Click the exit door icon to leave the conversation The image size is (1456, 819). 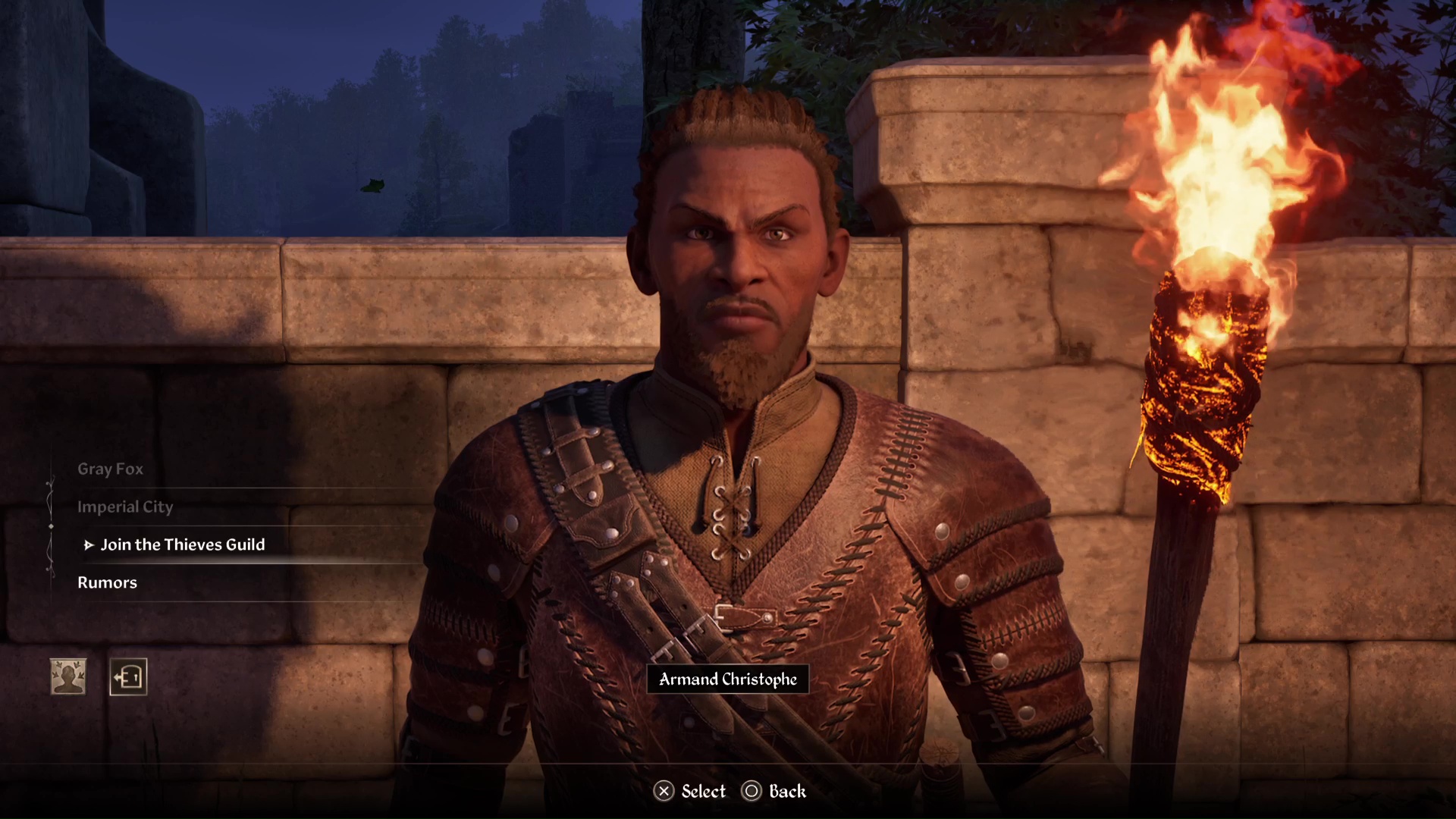click(128, 676)
